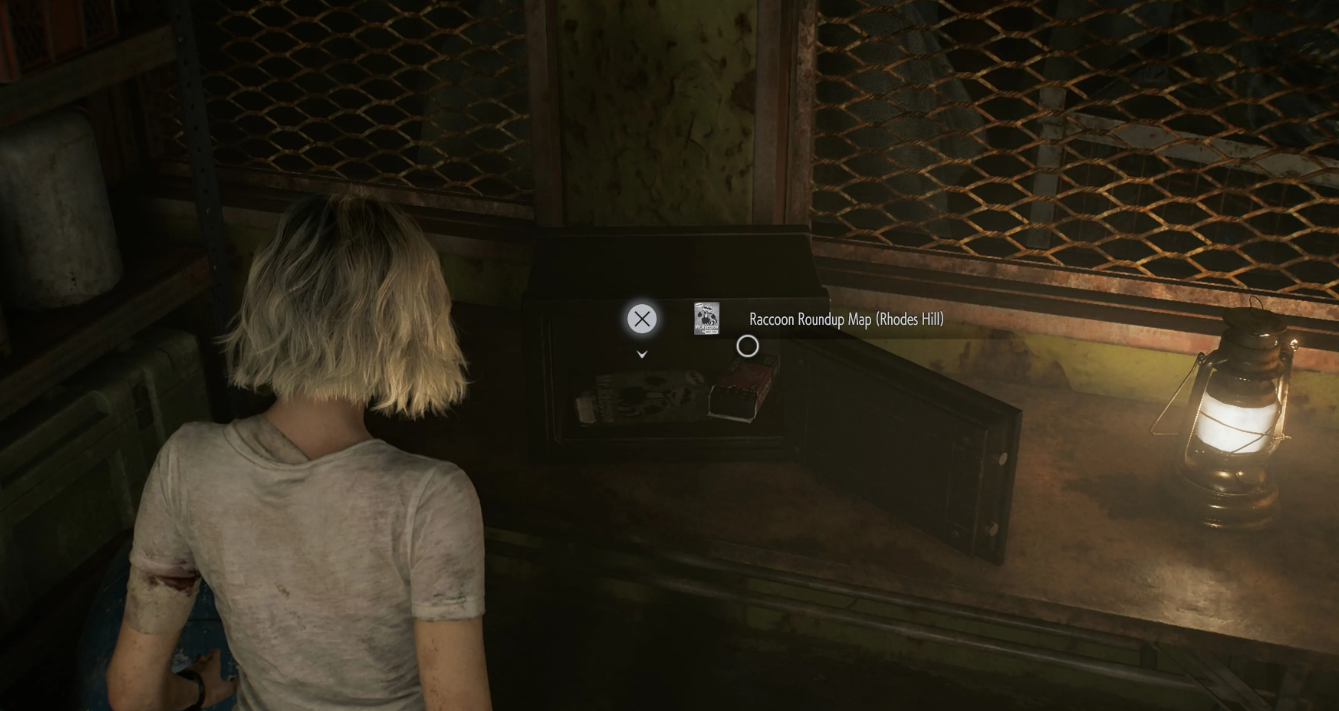Click the Raccoon Roundup Map item thumbnail

[x=707, y=318]
